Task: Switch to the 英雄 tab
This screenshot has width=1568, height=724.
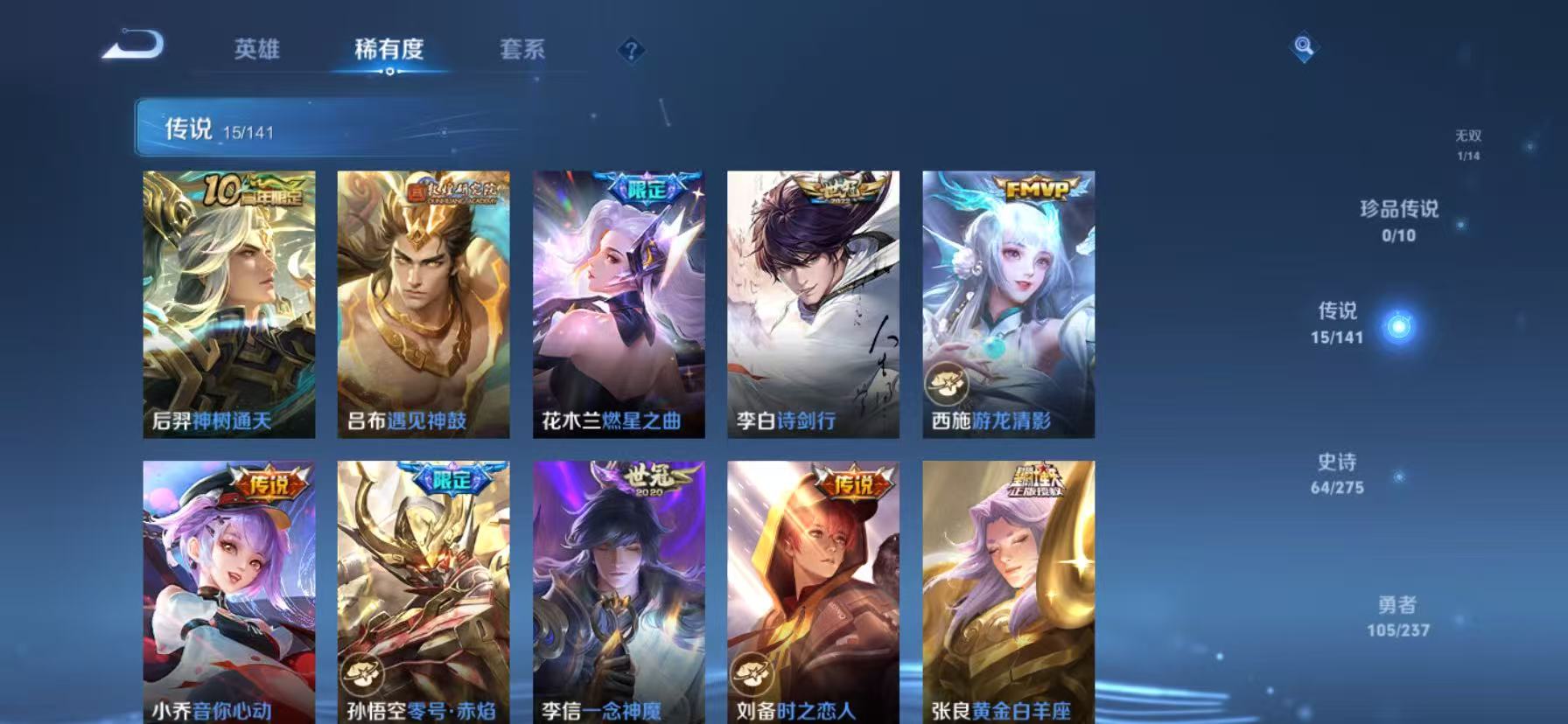Action: (x=257, y=50)
